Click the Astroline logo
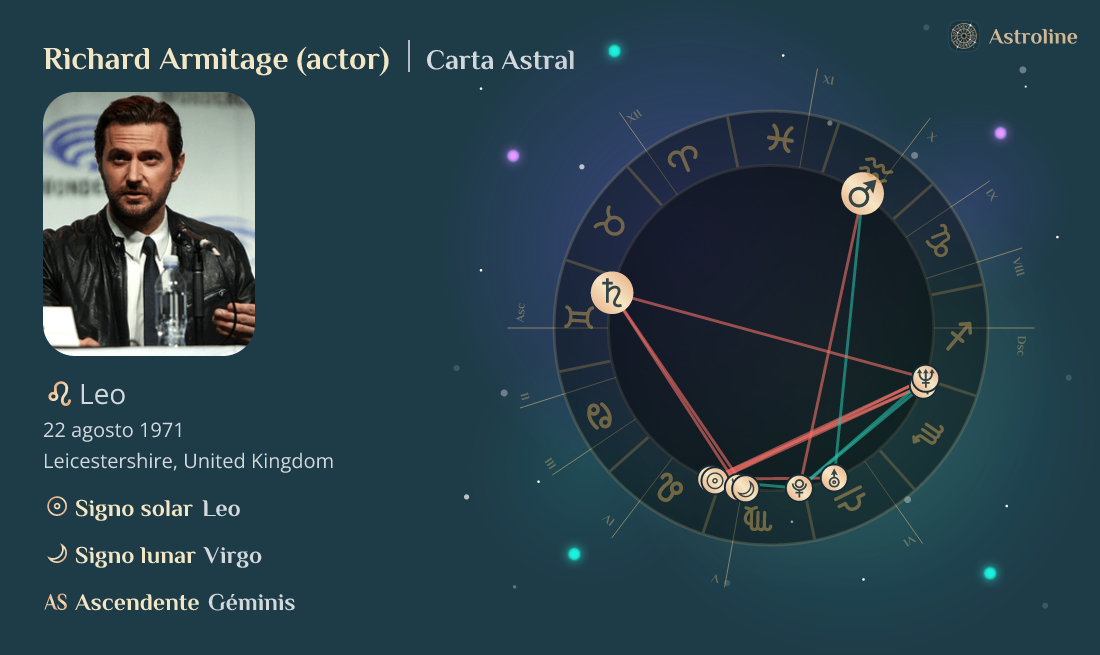The height and width of the screenshot is (655, 1100). click(1014, 37)
